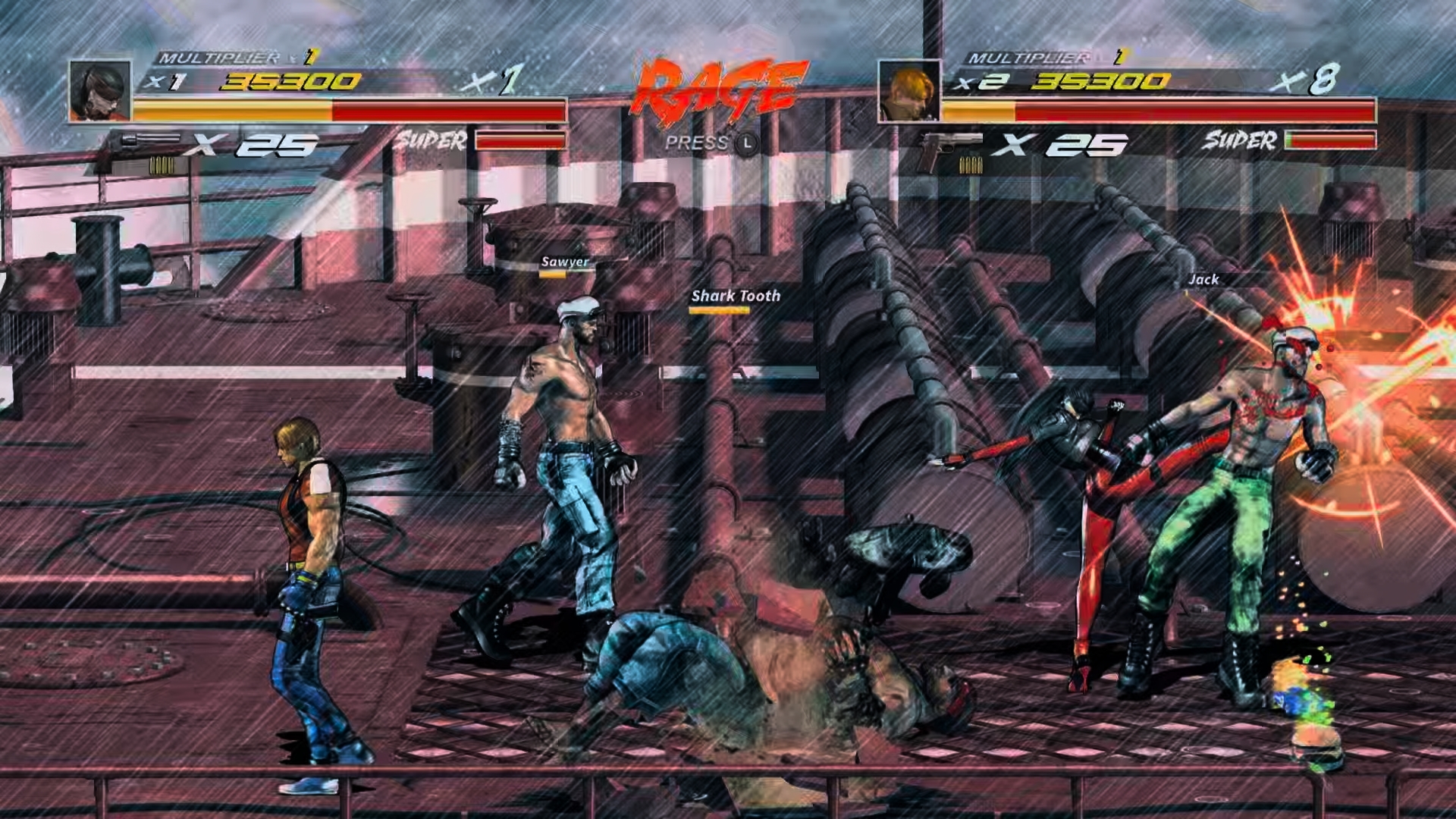Select the Sawyer enemy nameplate

point(565,263)
